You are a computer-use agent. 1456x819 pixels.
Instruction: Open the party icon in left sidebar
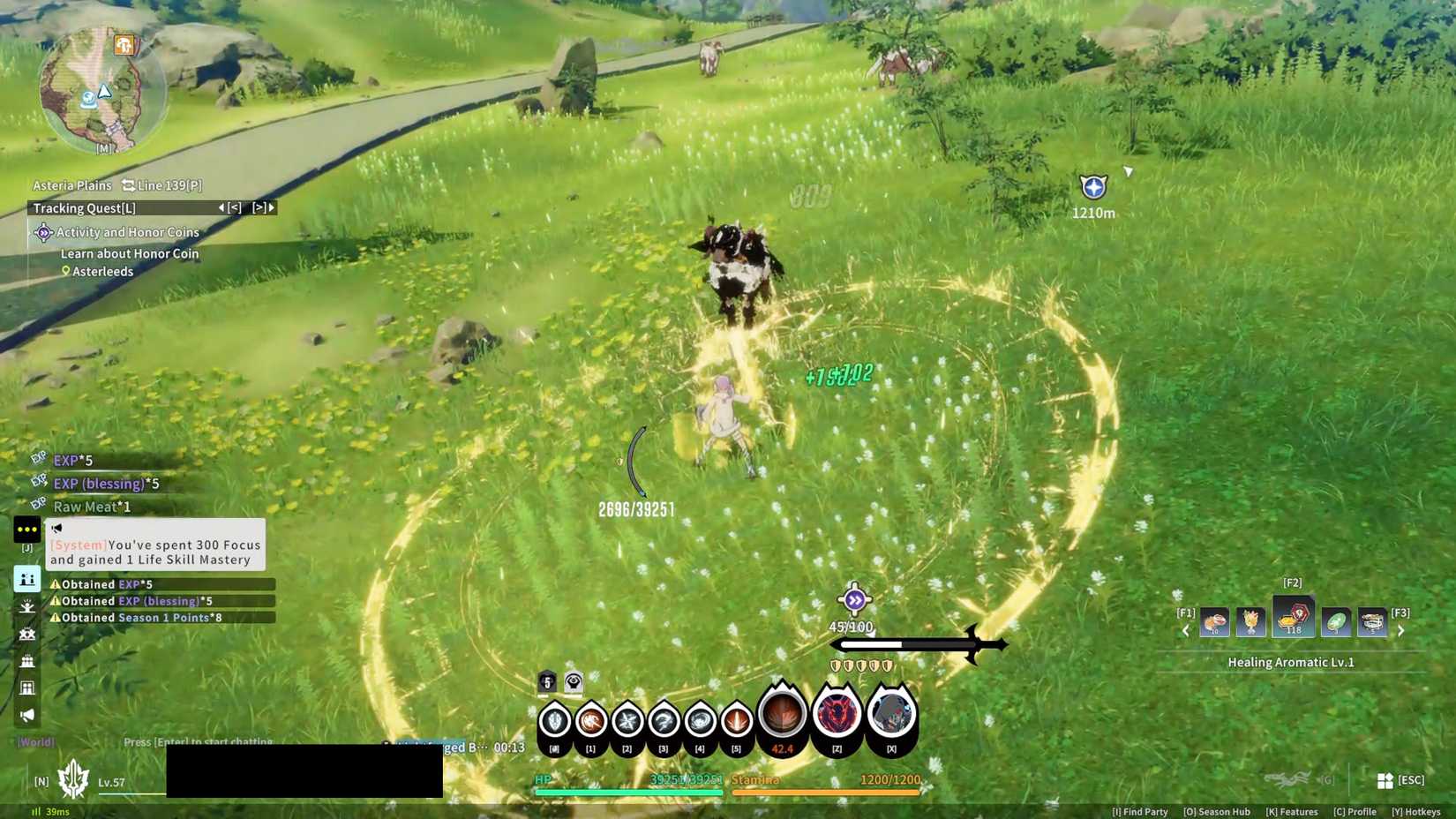coord(27,580)
